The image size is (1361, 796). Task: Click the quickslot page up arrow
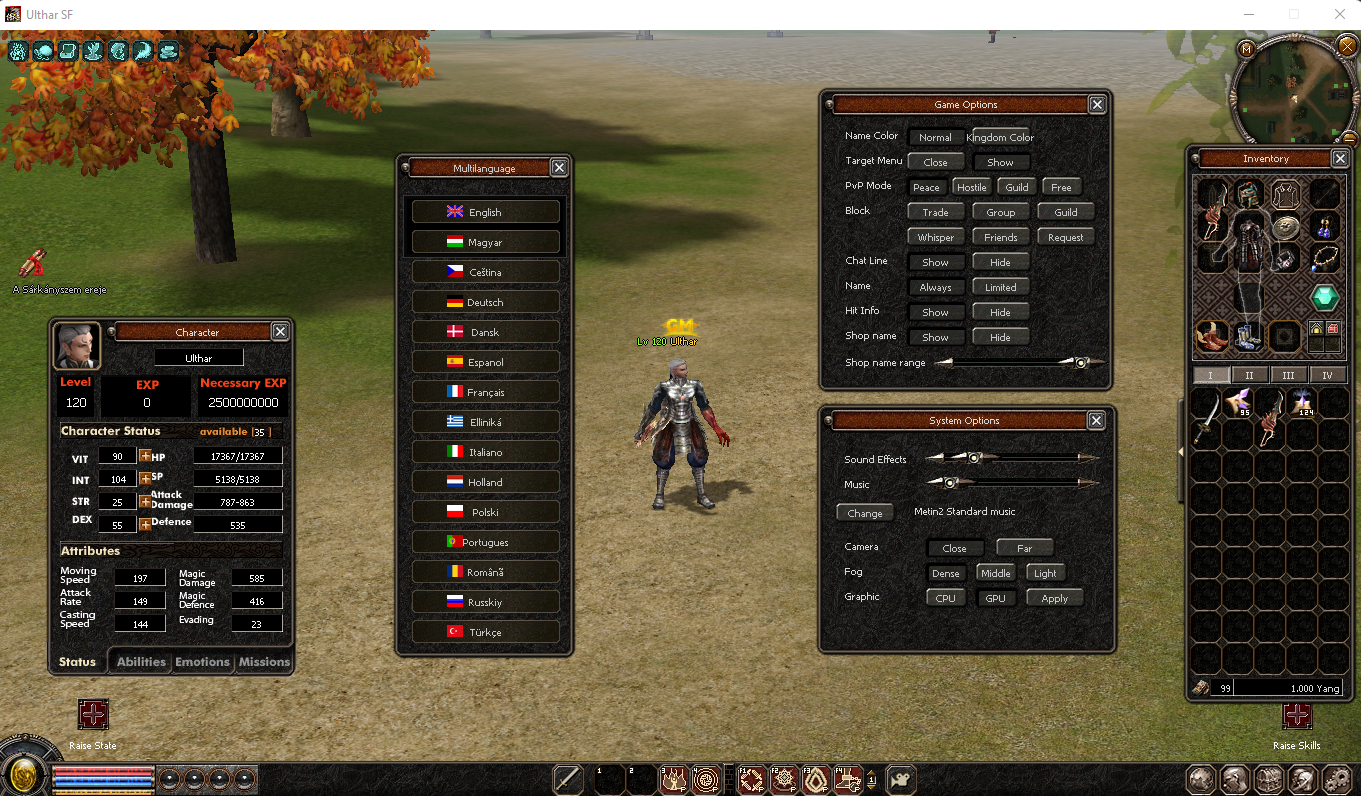(x=871, y=771)
